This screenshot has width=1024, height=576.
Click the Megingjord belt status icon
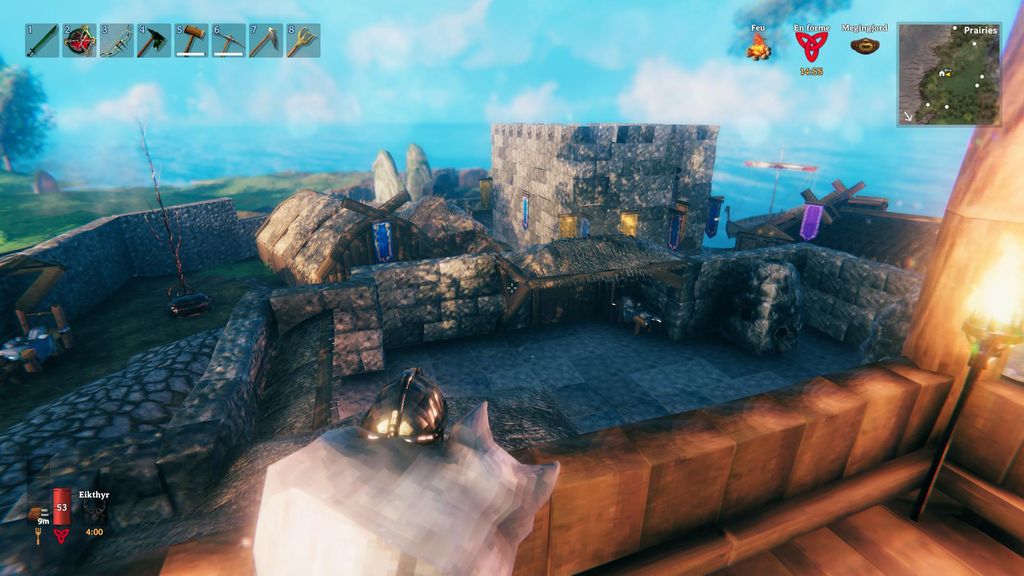865,45
